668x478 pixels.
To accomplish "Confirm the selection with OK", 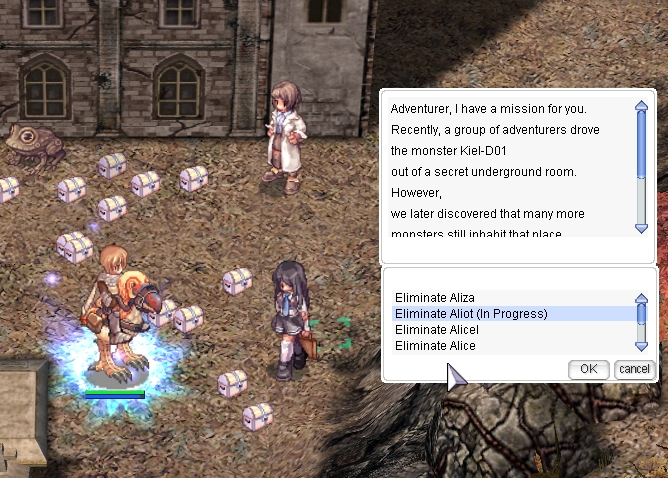I will (x=588, y=369).
